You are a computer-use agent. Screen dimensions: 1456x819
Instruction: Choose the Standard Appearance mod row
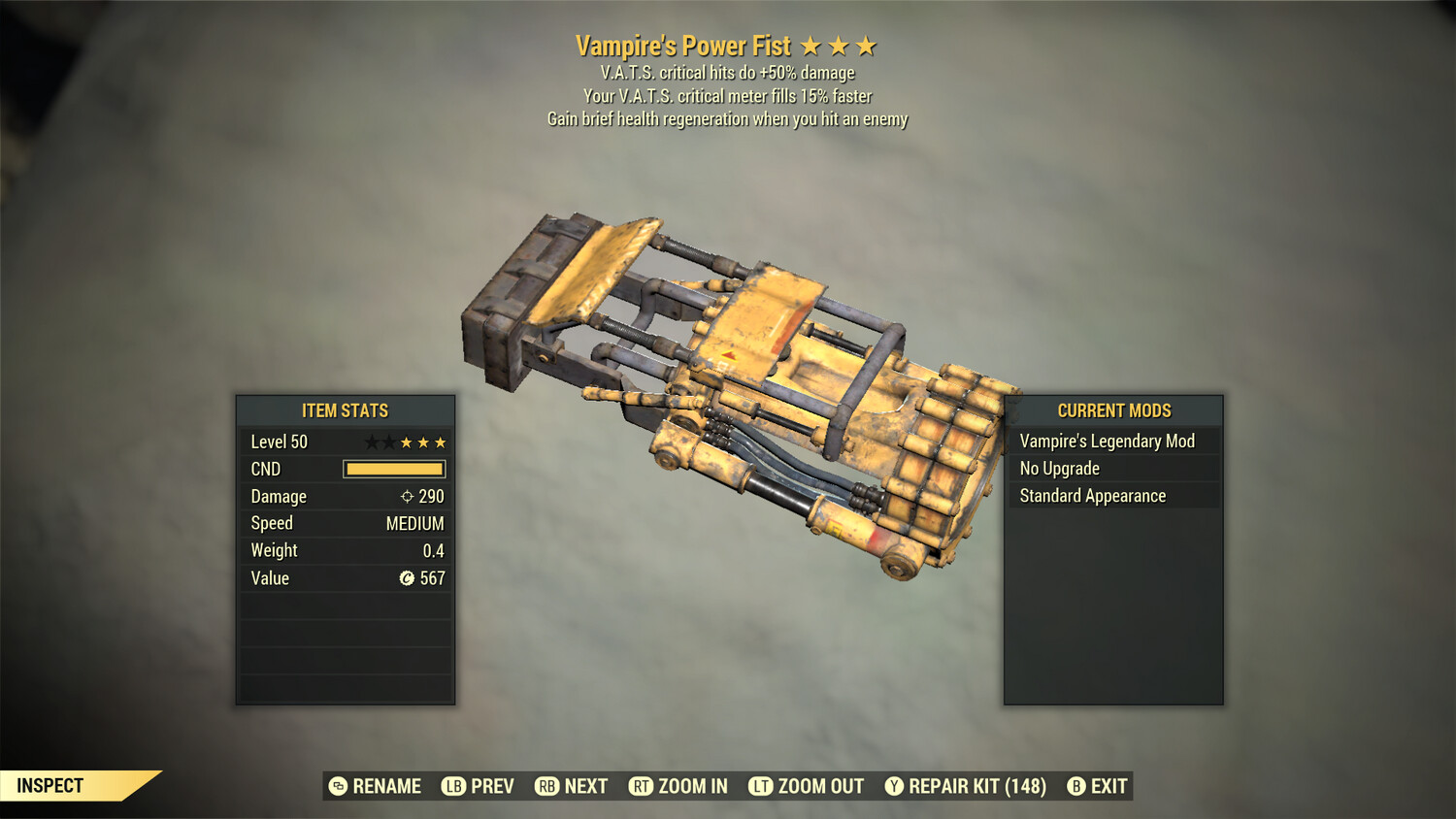1112,496
